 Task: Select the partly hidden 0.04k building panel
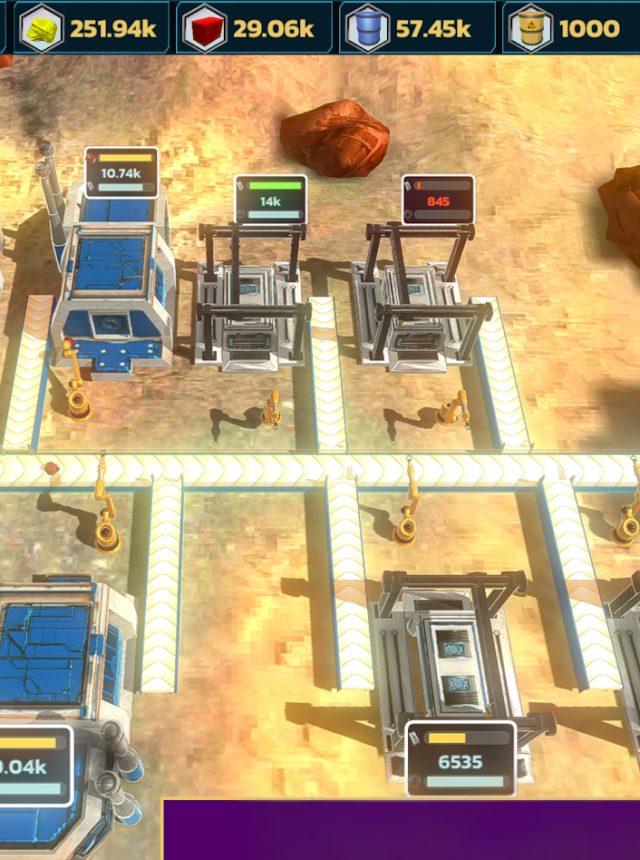tap(34, 765)
